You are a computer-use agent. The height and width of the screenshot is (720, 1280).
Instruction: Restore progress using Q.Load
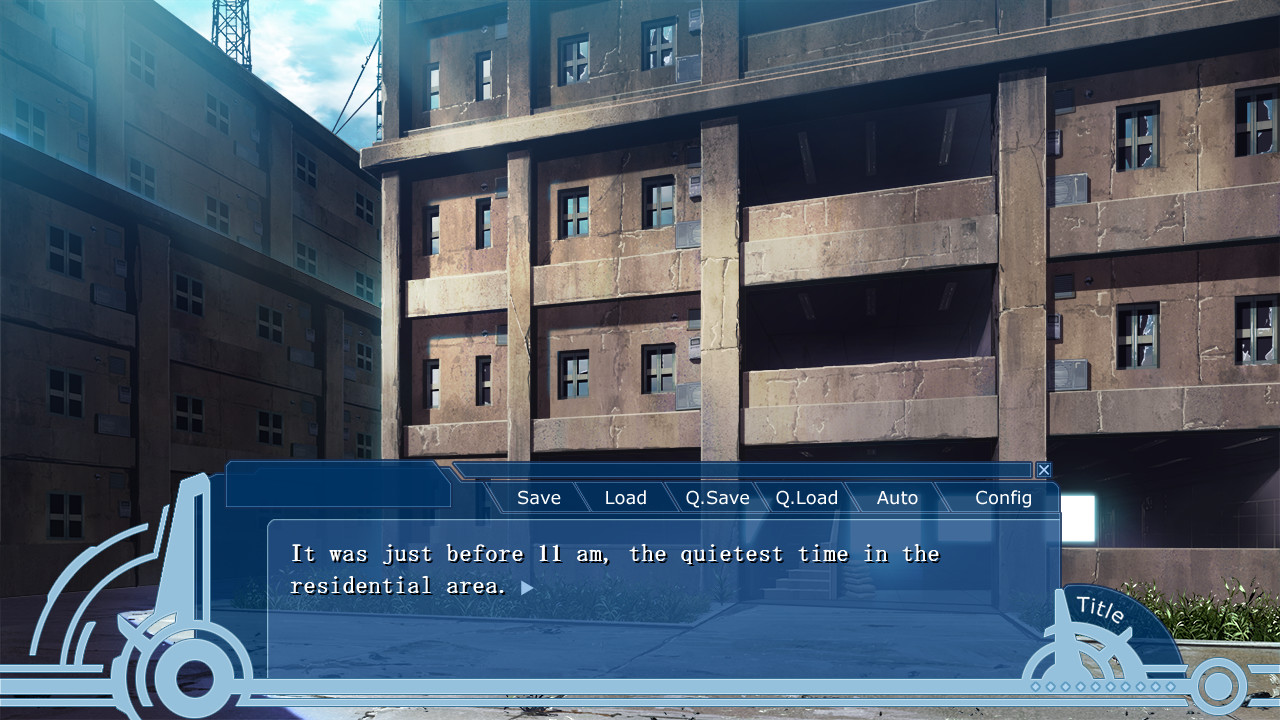coord(806,497)
